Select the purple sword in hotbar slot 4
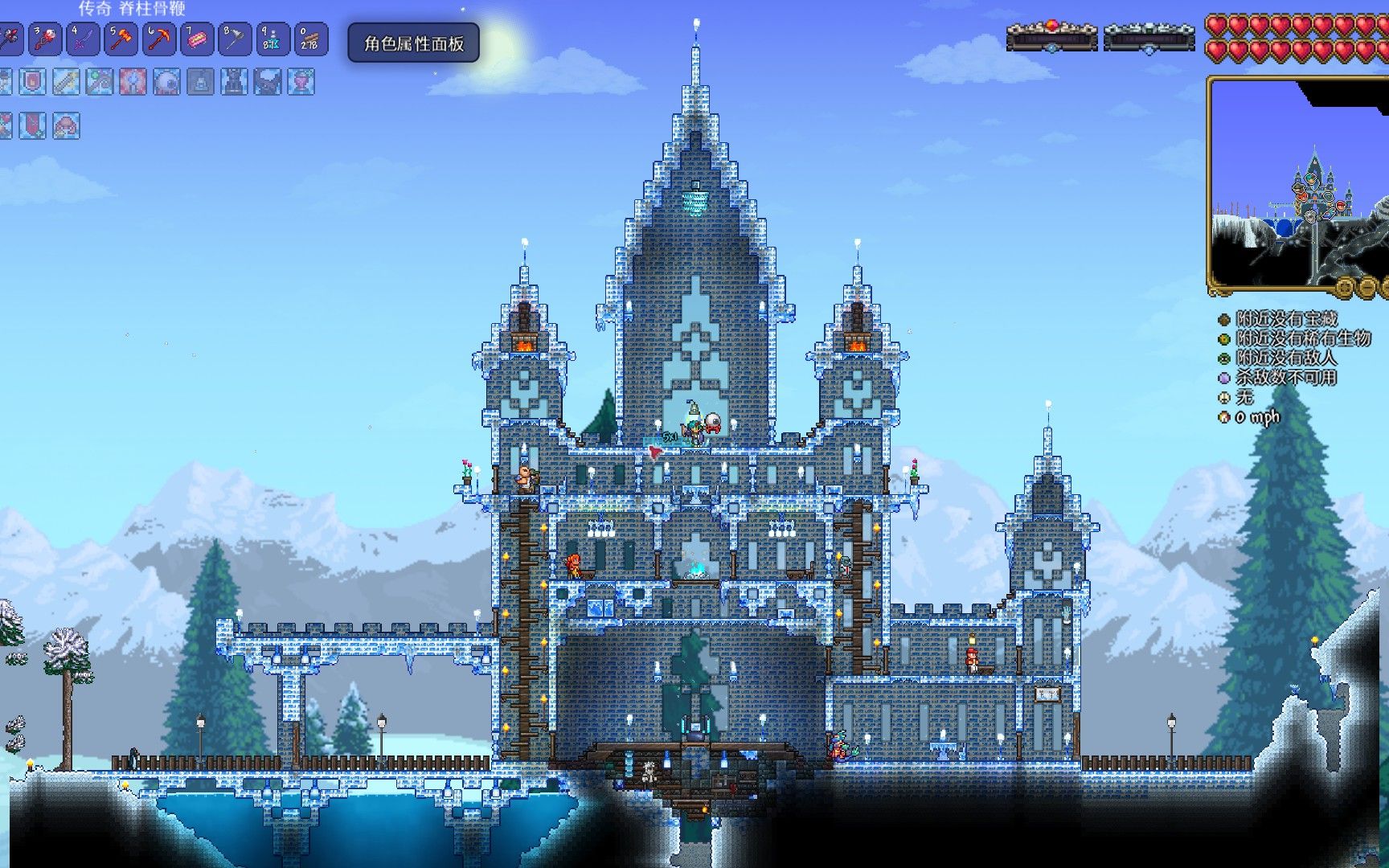 pos(84,39)
